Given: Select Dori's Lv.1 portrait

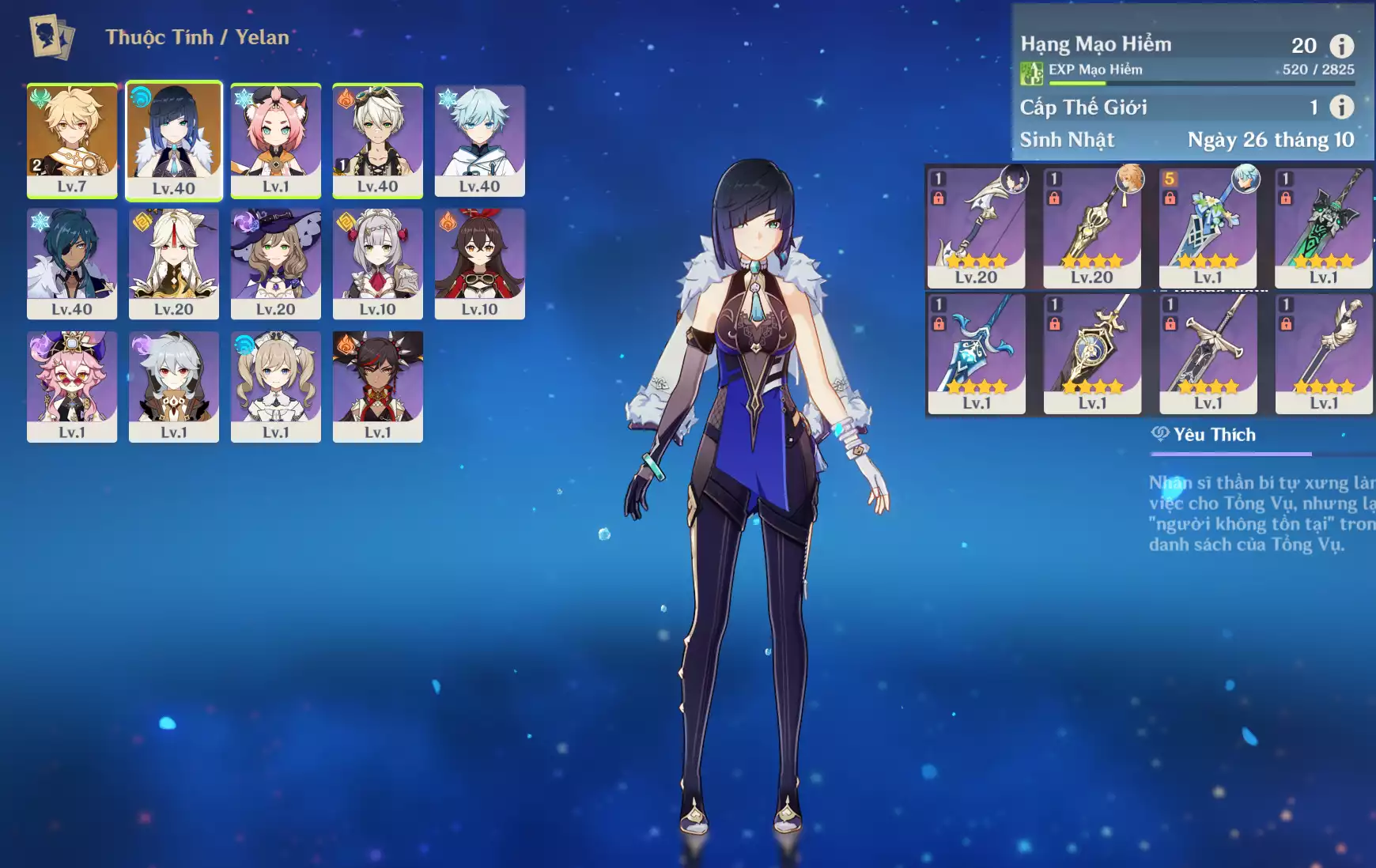Looking at the screenshot, I should (x=72, y=386).
